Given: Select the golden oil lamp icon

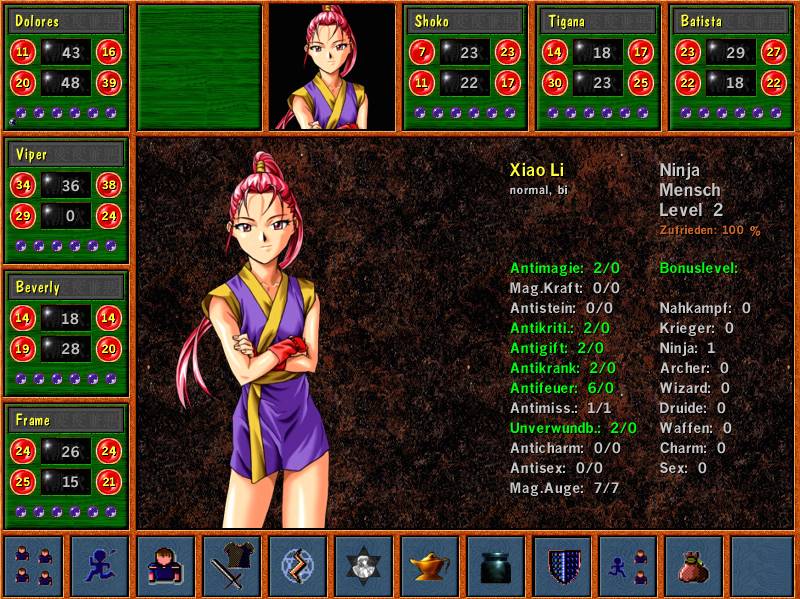Looking at the screenshot, I should click(x=430, y=566).
